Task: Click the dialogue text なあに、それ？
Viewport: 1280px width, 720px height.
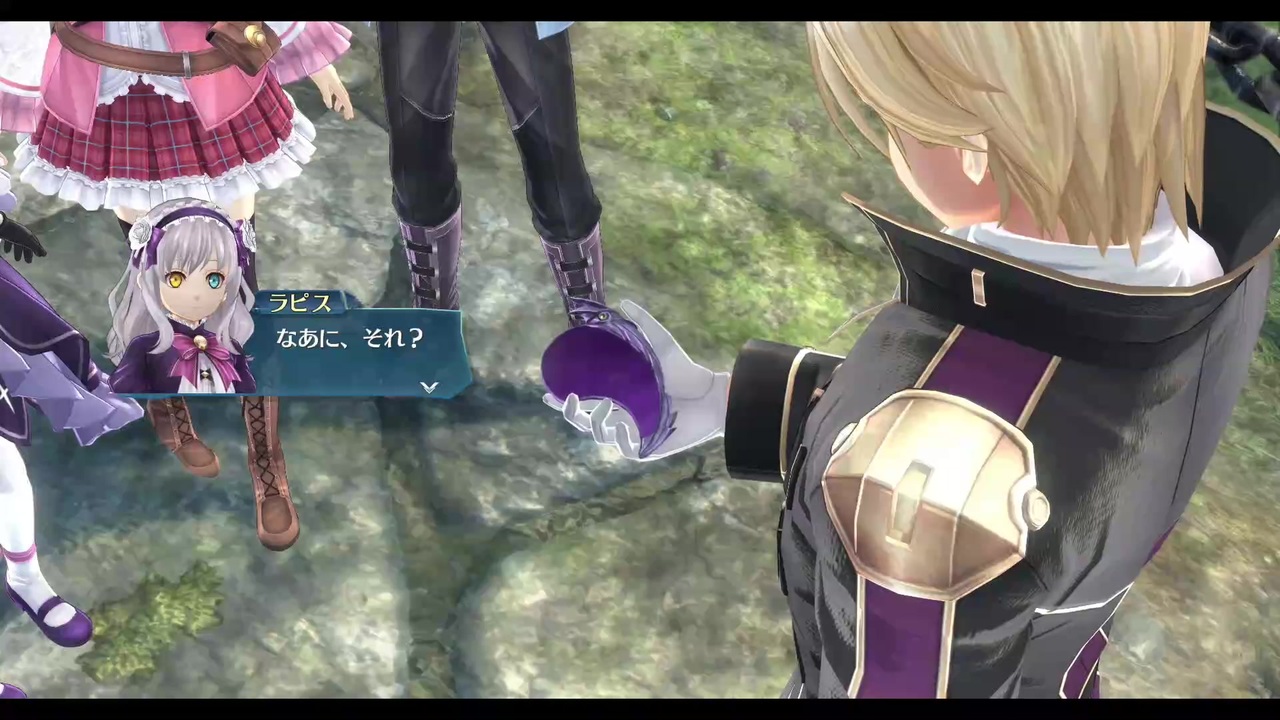Action: pyautogui.click(x=349, y=338)
